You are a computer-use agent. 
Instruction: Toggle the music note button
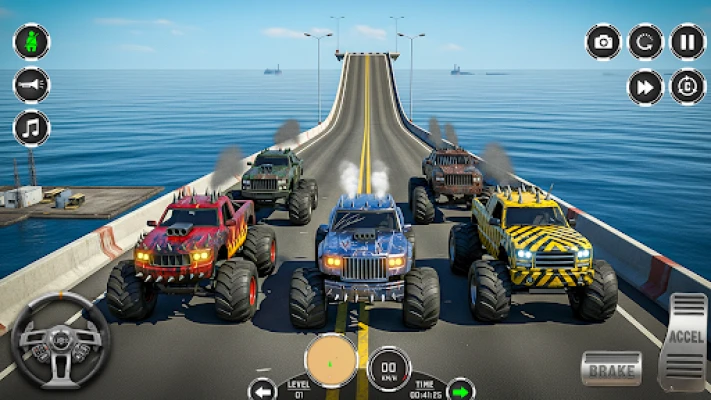pyautogui.click(x=31, y=128)
